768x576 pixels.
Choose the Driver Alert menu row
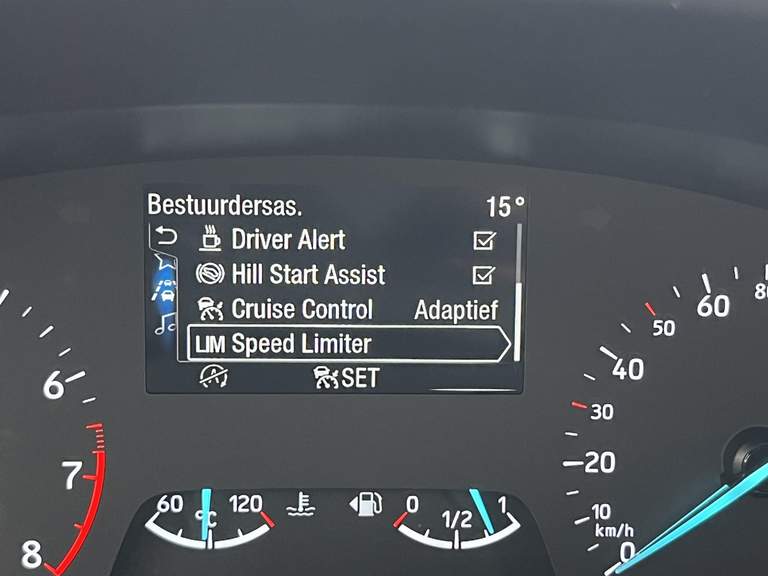(288, 240)
